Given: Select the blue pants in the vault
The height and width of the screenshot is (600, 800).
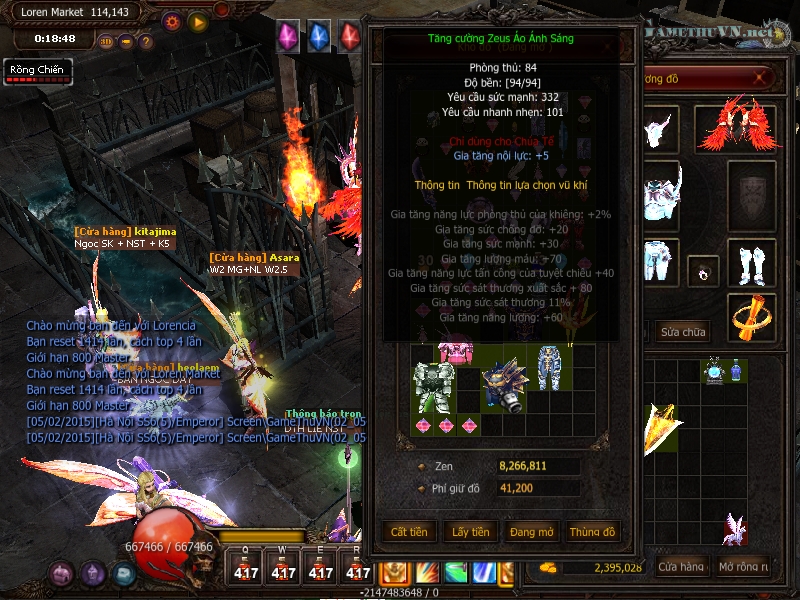Looking at the screenshot, I should 548,366.
